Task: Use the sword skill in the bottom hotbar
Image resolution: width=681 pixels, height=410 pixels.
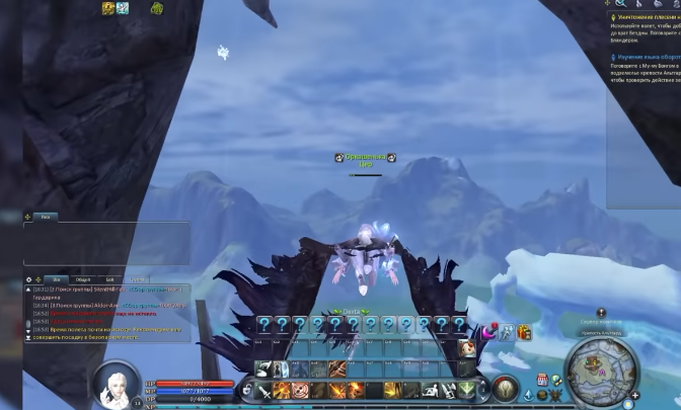Action: tap(263, 391)
